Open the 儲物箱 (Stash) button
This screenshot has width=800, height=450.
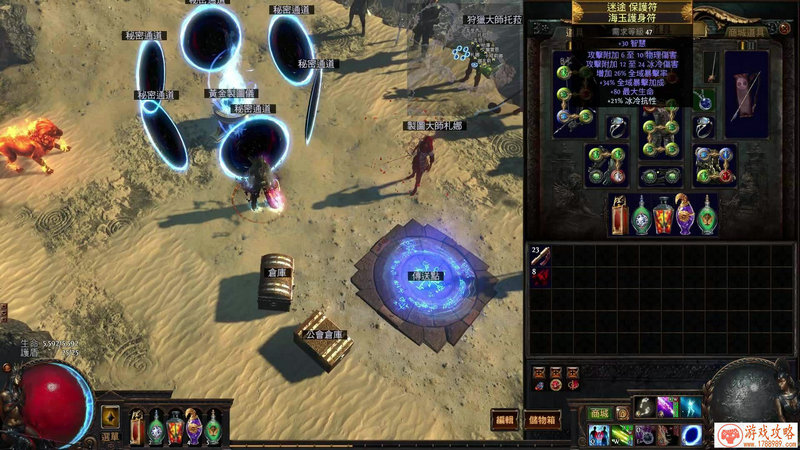(543, 420)
